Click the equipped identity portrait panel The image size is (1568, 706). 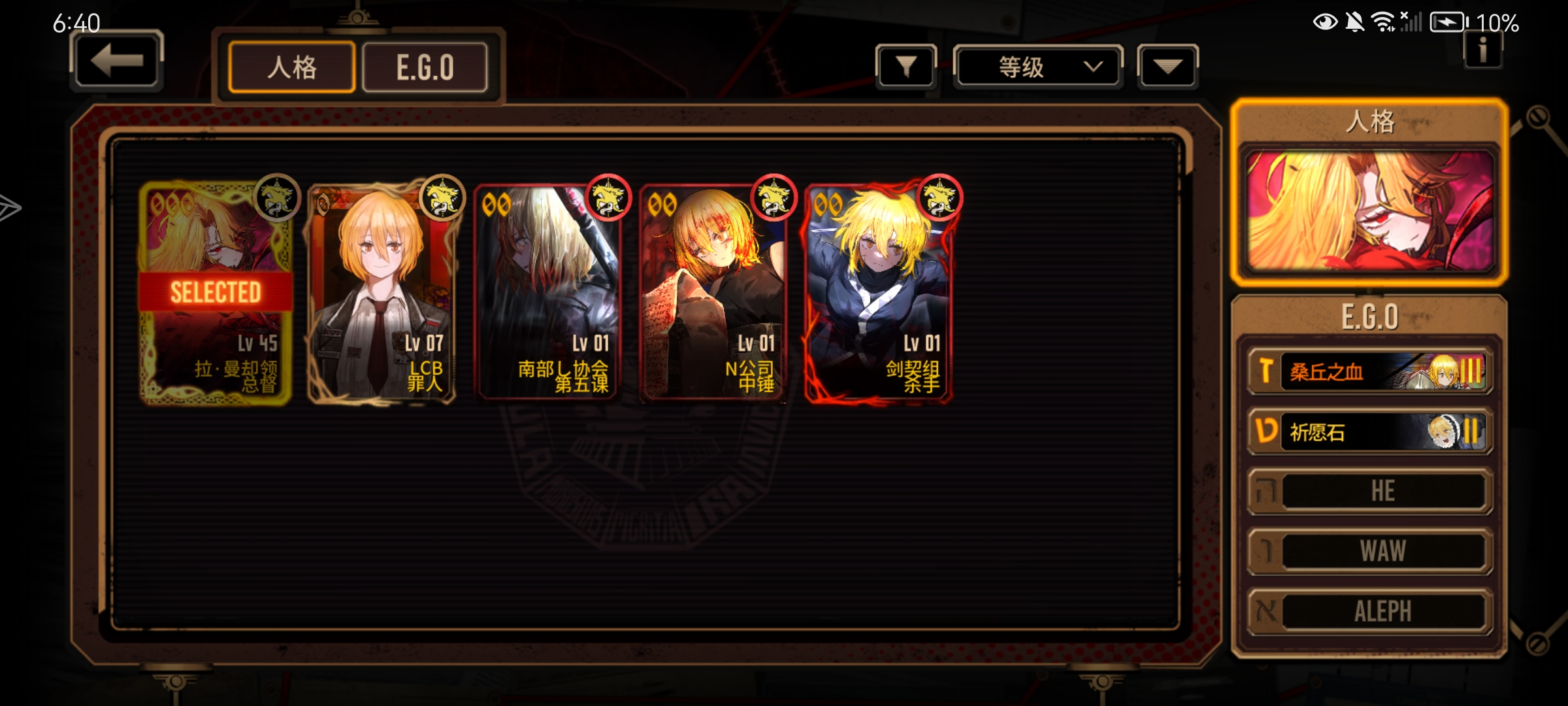(1369, 210)
